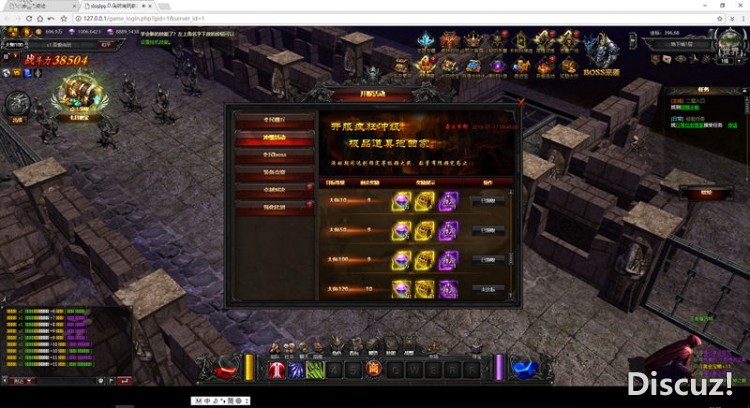Claim the reward in the first level row

(x=489, y=200)
